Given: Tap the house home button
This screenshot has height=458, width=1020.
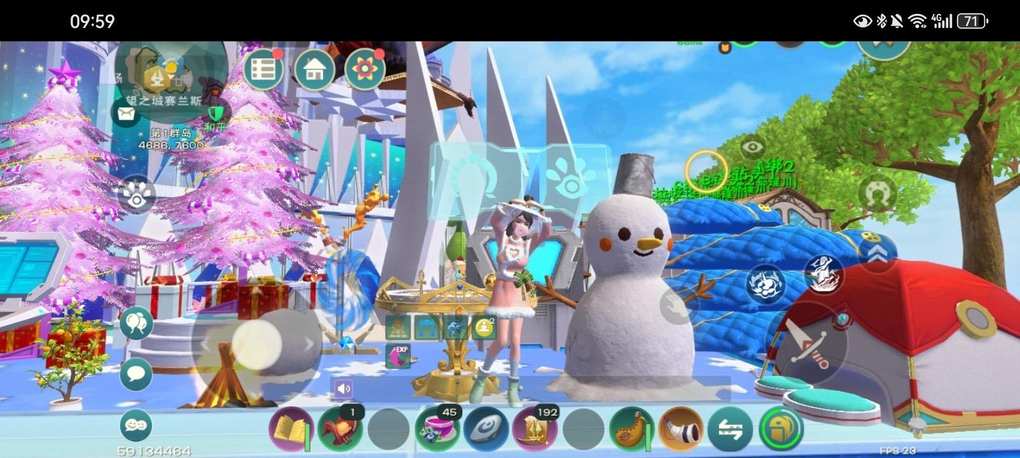Looking at the screenshot, I should (314, 69).
